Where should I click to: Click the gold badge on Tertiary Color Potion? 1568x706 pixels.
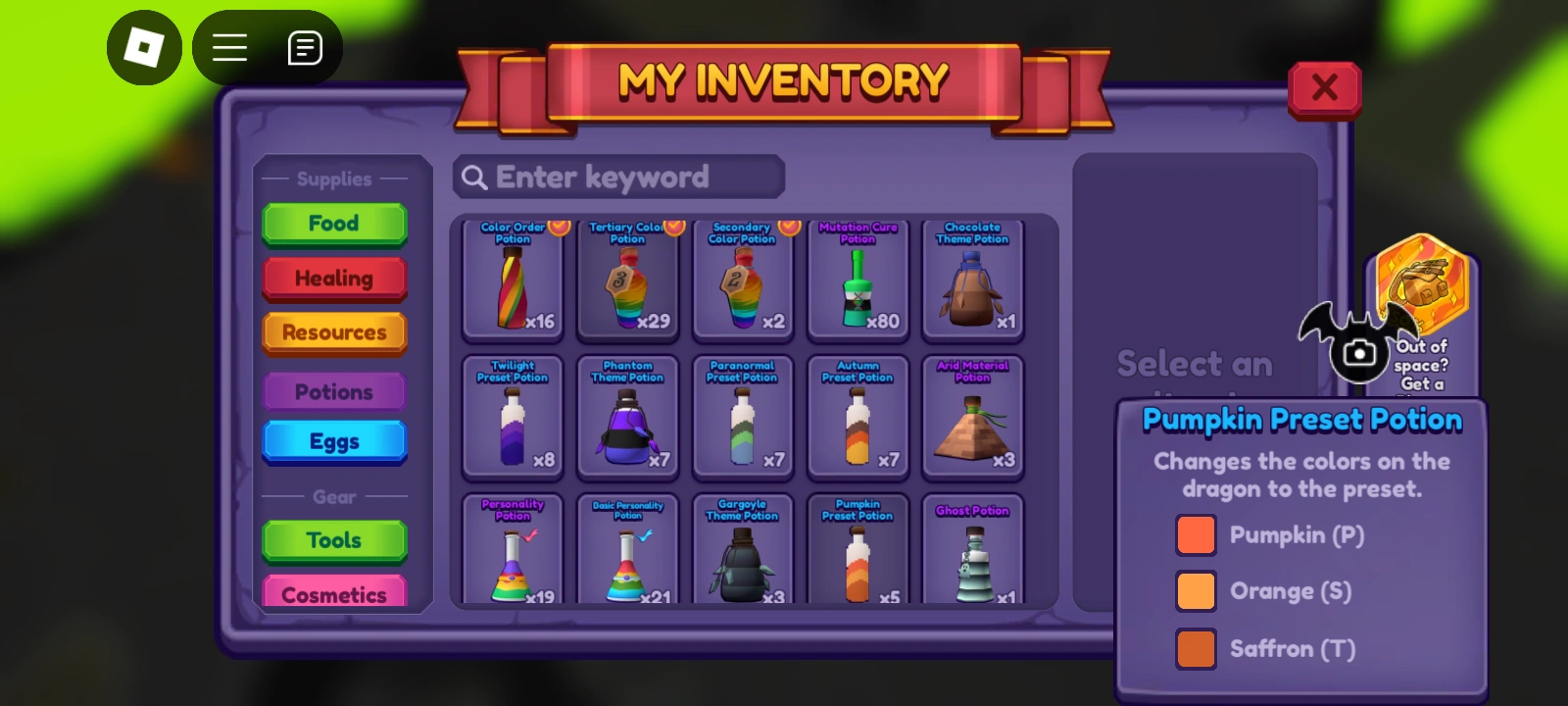click(671, 226)
